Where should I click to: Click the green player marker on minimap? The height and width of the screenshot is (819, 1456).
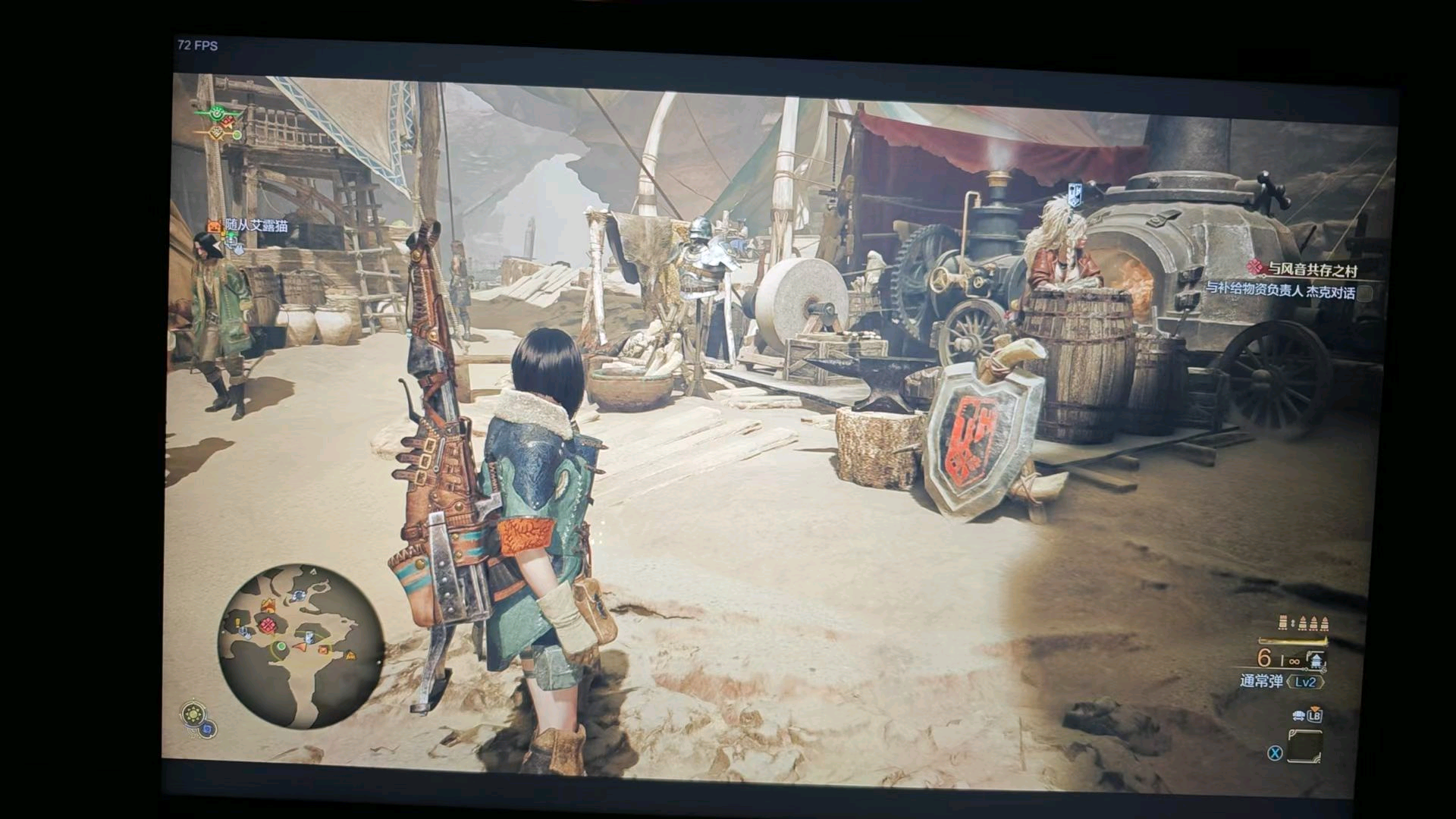coord(281,646)
